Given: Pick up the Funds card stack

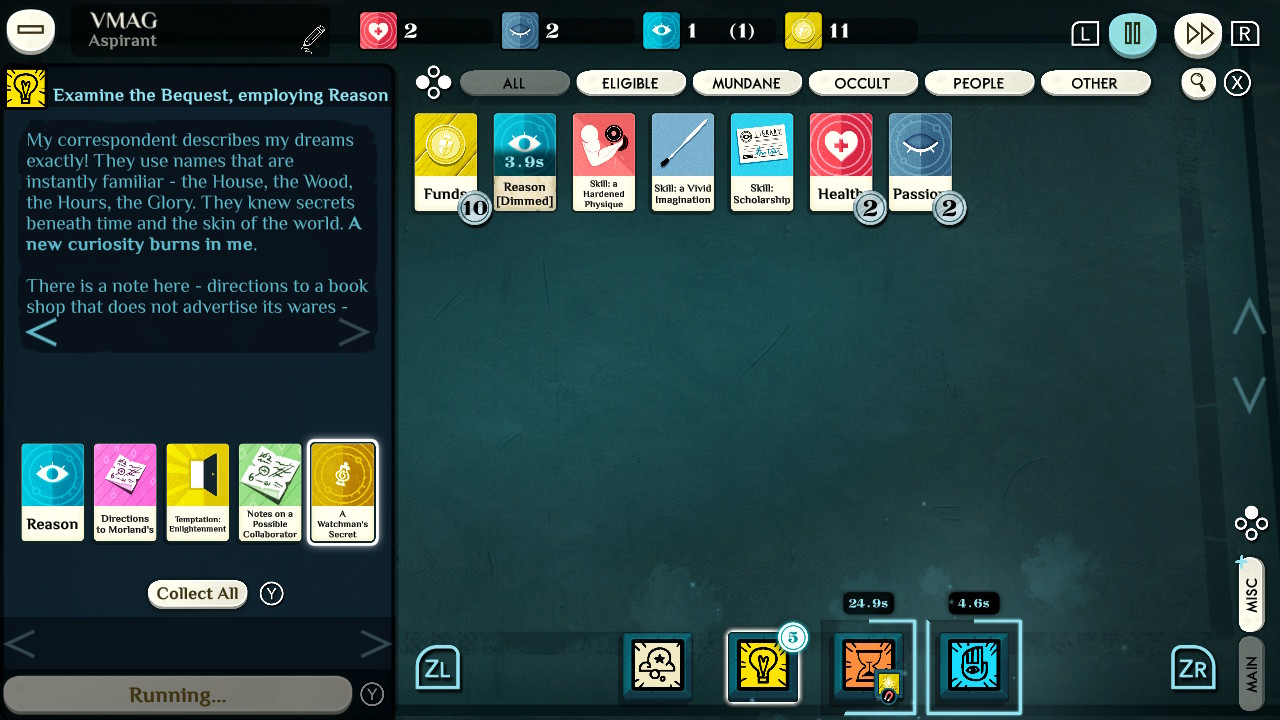Looking at the screenshot, I should (445, 160).
